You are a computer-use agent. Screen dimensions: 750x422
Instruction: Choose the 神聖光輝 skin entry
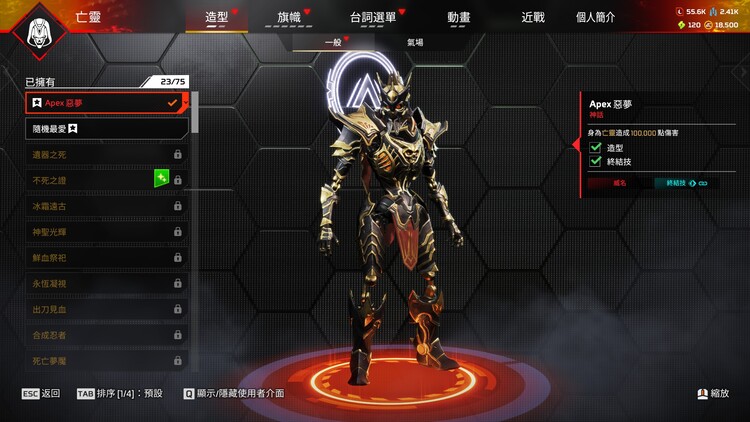click(106, 231)
